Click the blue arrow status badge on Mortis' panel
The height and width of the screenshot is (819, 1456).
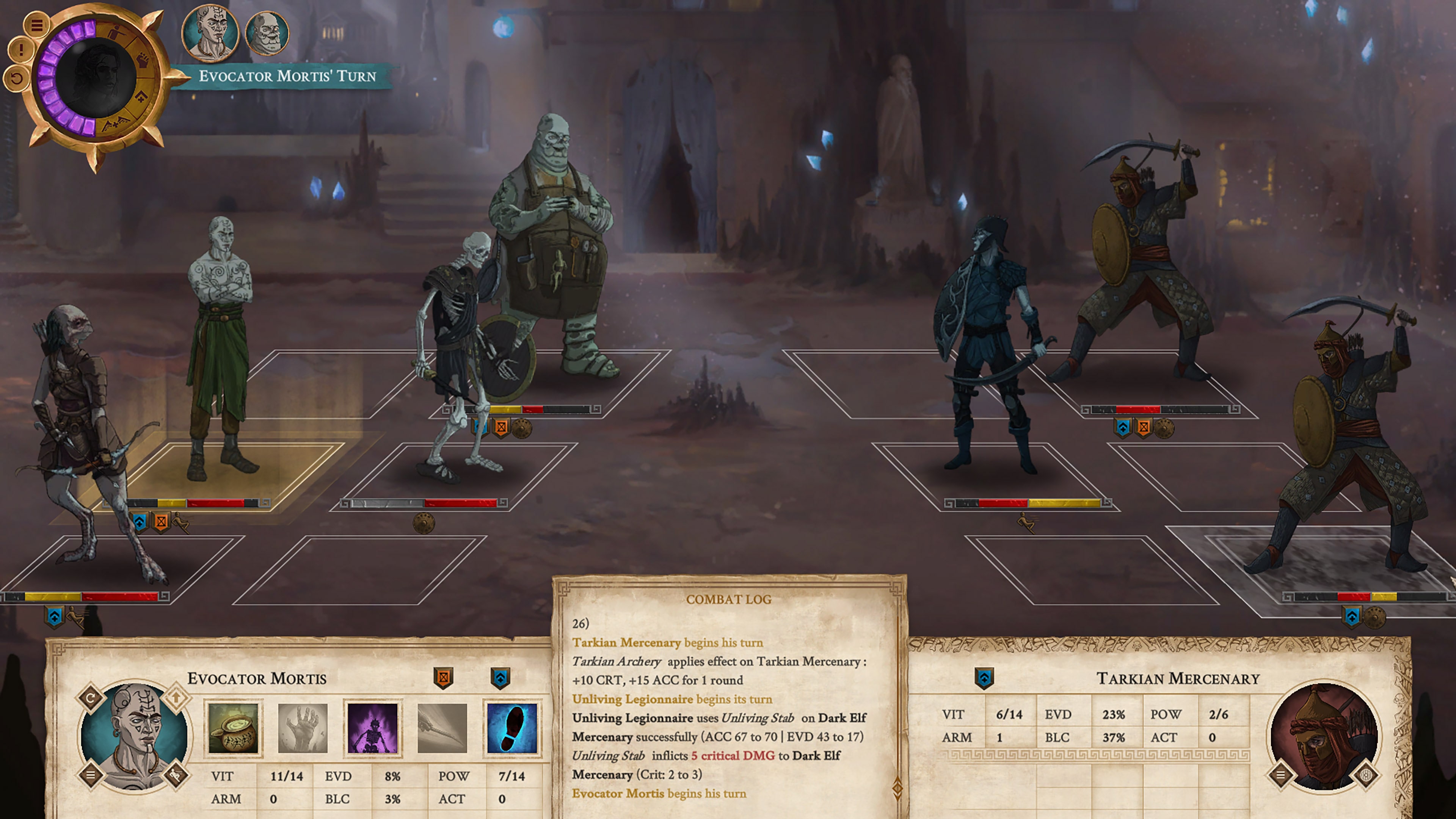click(x=500, y=677)
